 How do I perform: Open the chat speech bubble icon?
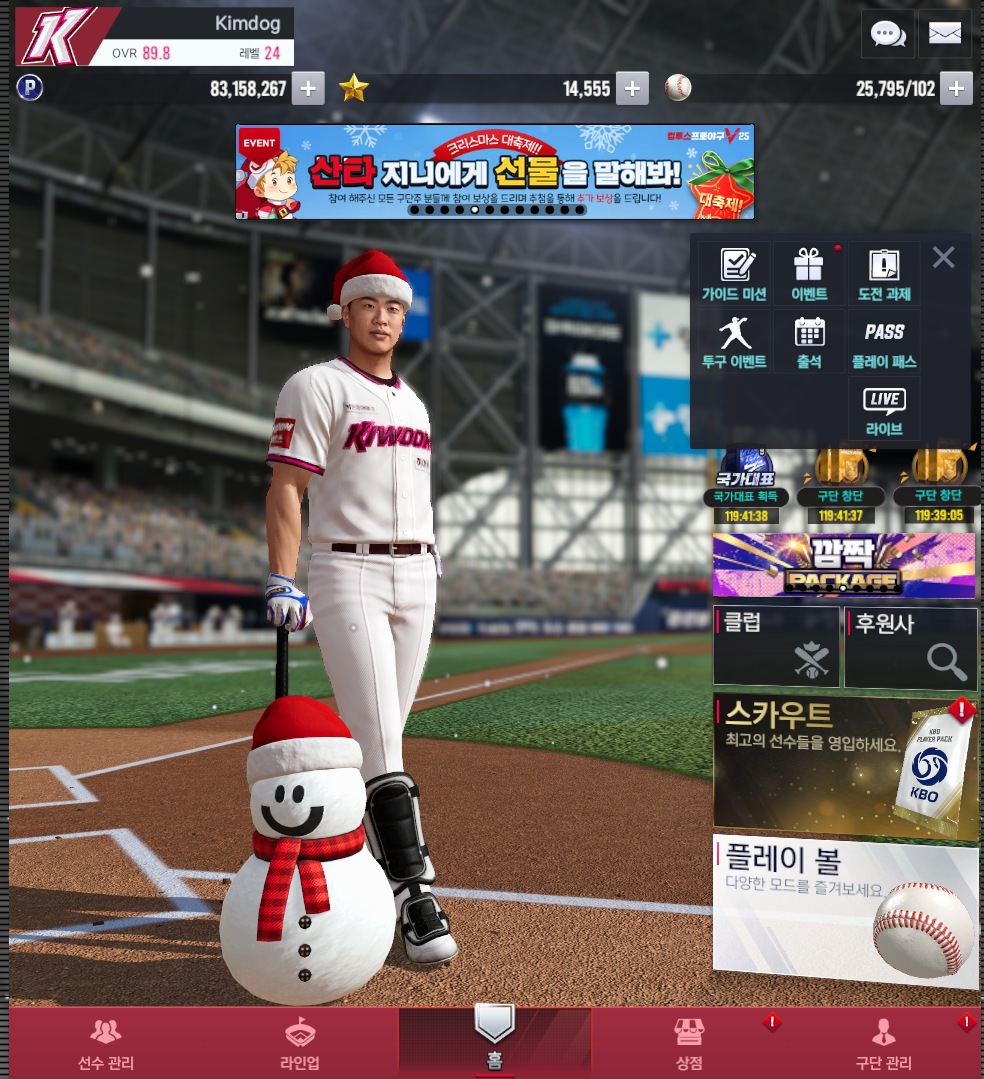tap(888, 34)
